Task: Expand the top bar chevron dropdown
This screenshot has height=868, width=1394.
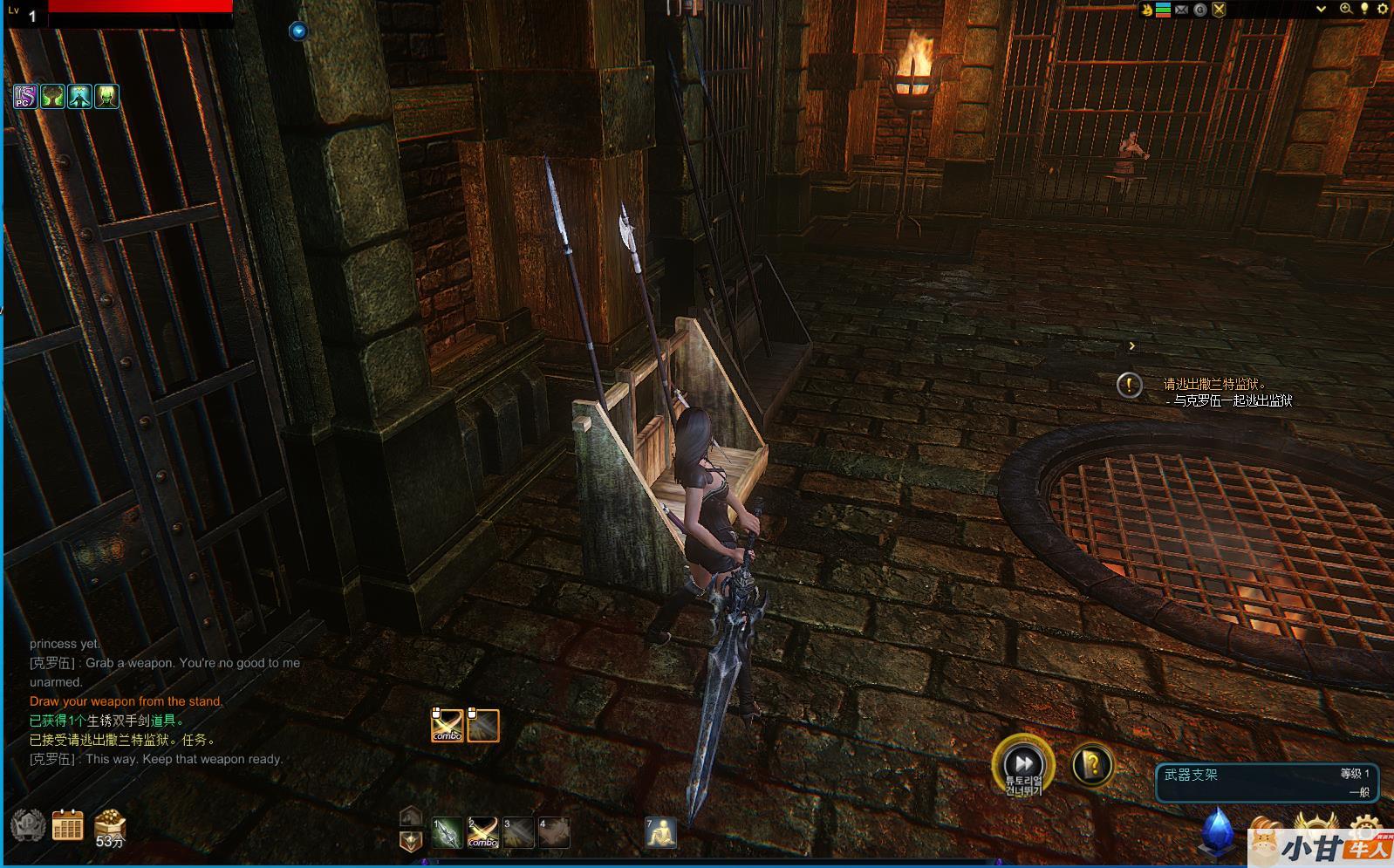Action: [x=1321, y=9]
